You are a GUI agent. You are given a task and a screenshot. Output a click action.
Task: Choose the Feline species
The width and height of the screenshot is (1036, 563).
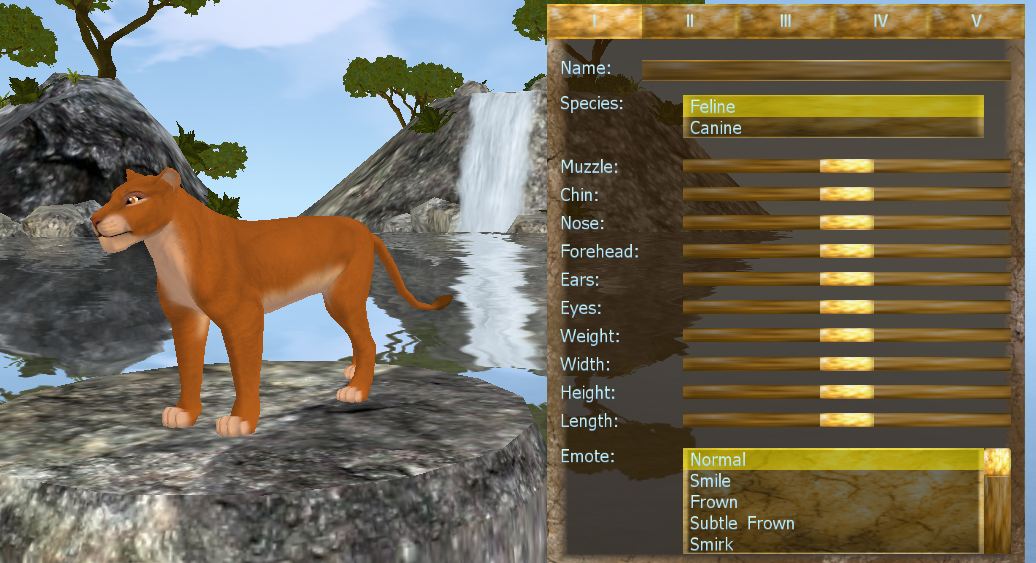click(833, 106)
